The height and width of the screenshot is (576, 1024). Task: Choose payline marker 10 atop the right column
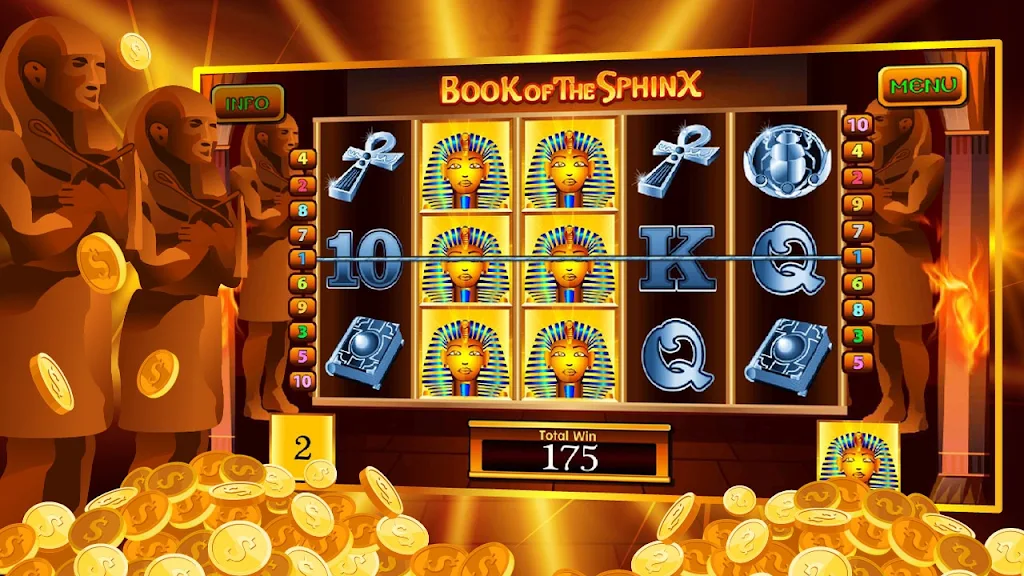(857, 125)
